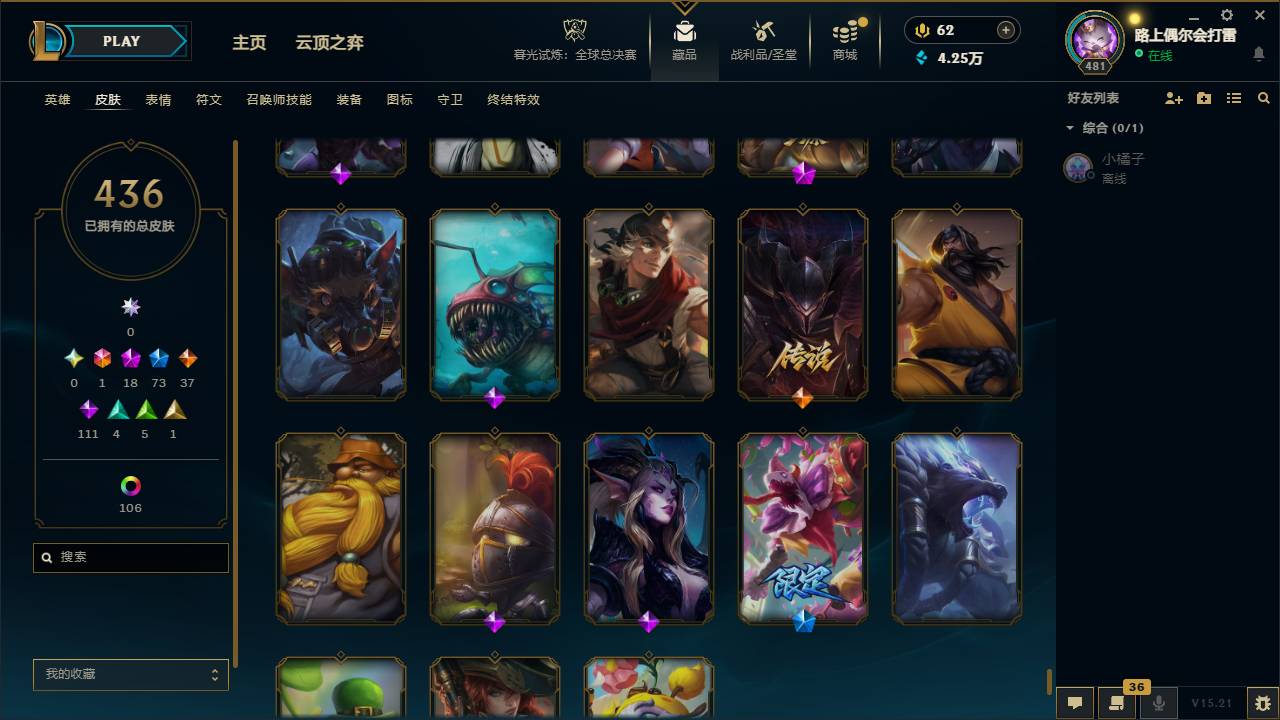
Task: Open friend list display options list icon
Action: coord(1234,98)
